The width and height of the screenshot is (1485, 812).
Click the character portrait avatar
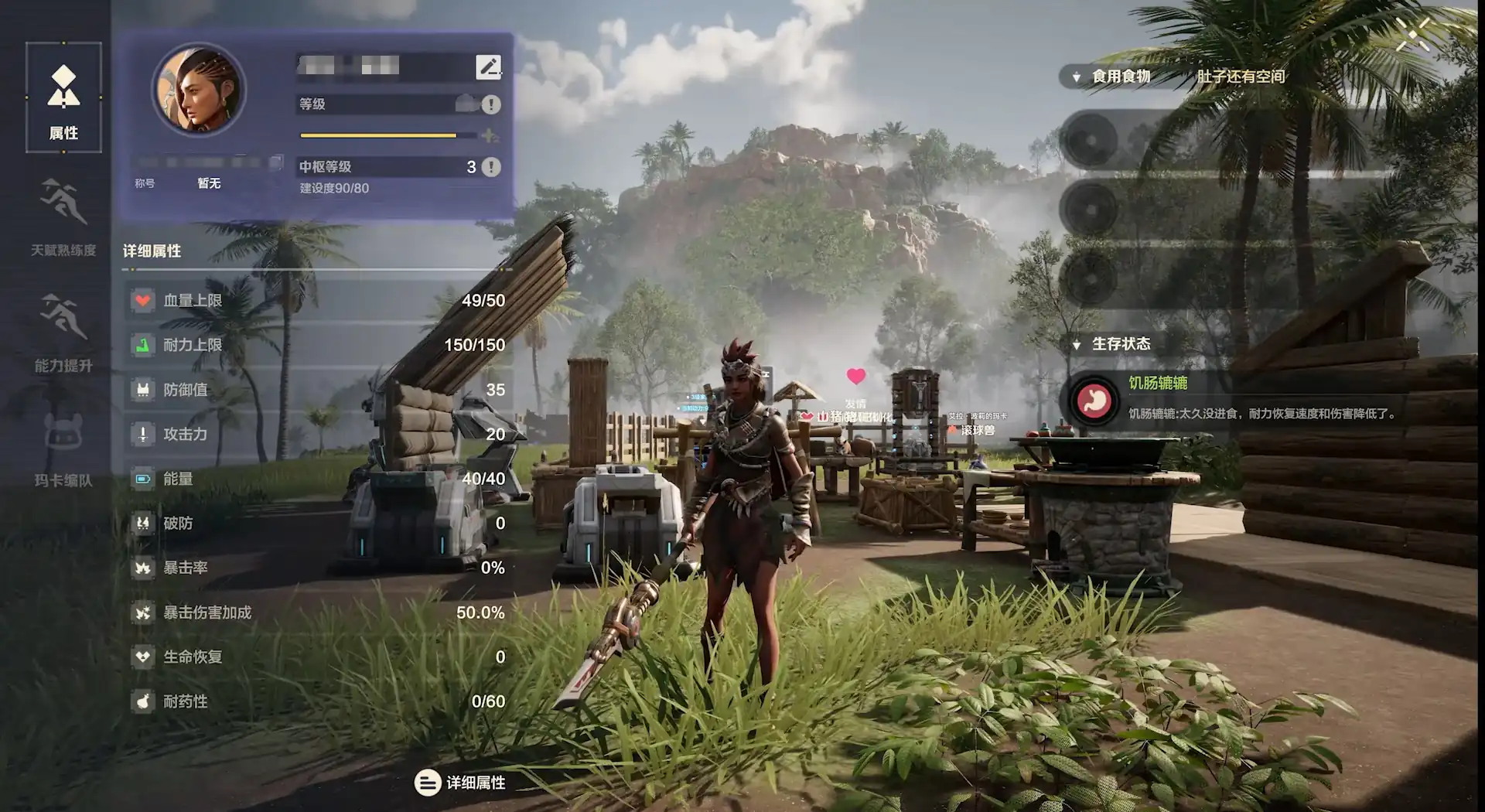199,90
